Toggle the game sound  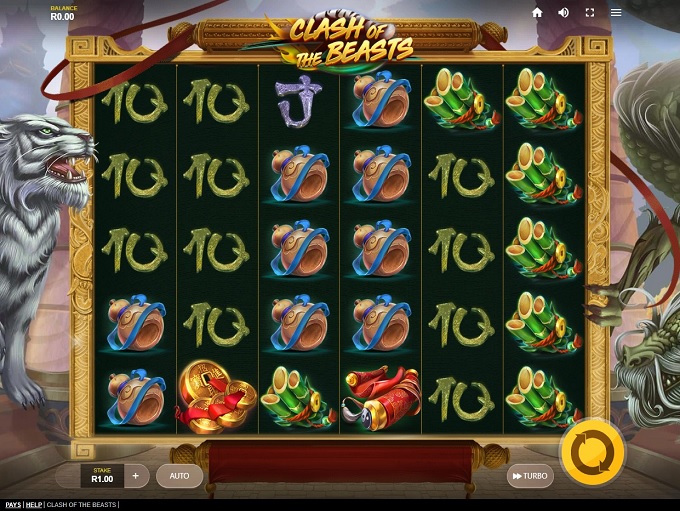563,13
